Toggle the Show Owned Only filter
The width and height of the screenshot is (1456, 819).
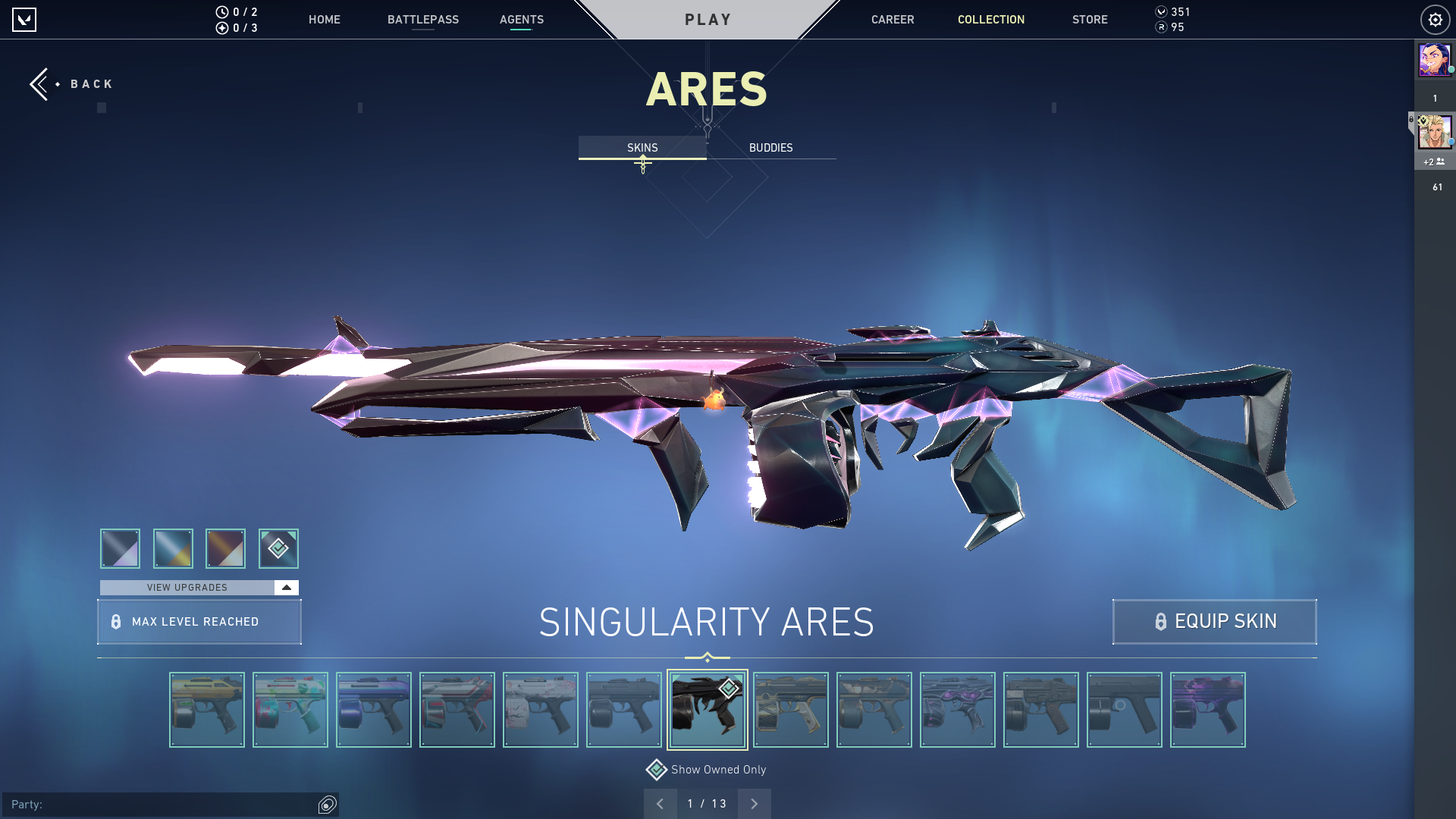click(x=717, y=769)
